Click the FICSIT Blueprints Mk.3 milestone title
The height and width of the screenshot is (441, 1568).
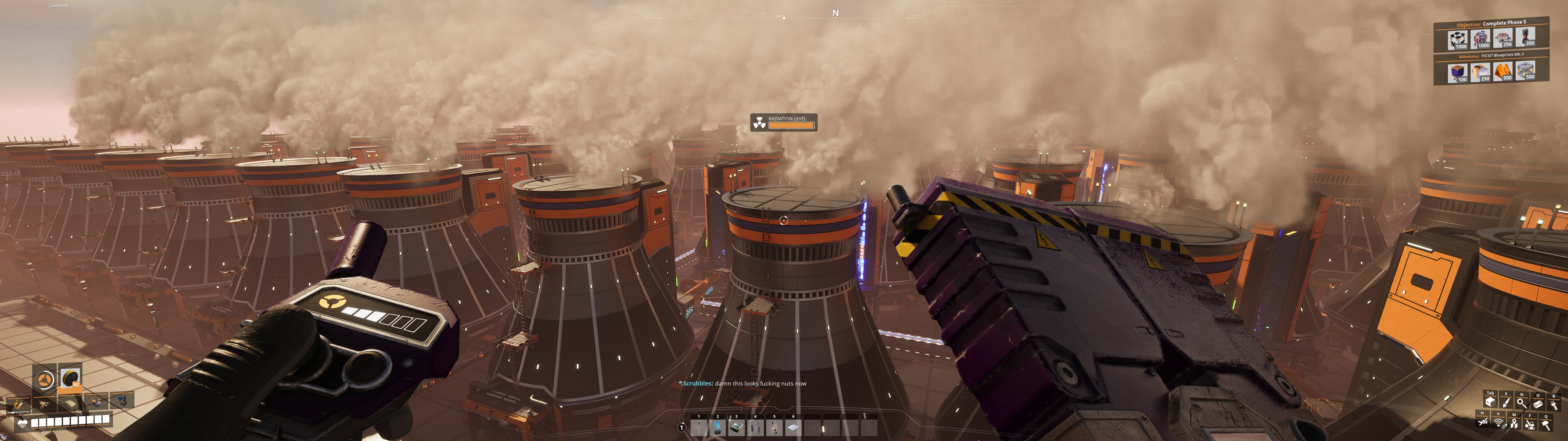(x=1502, y=55)
